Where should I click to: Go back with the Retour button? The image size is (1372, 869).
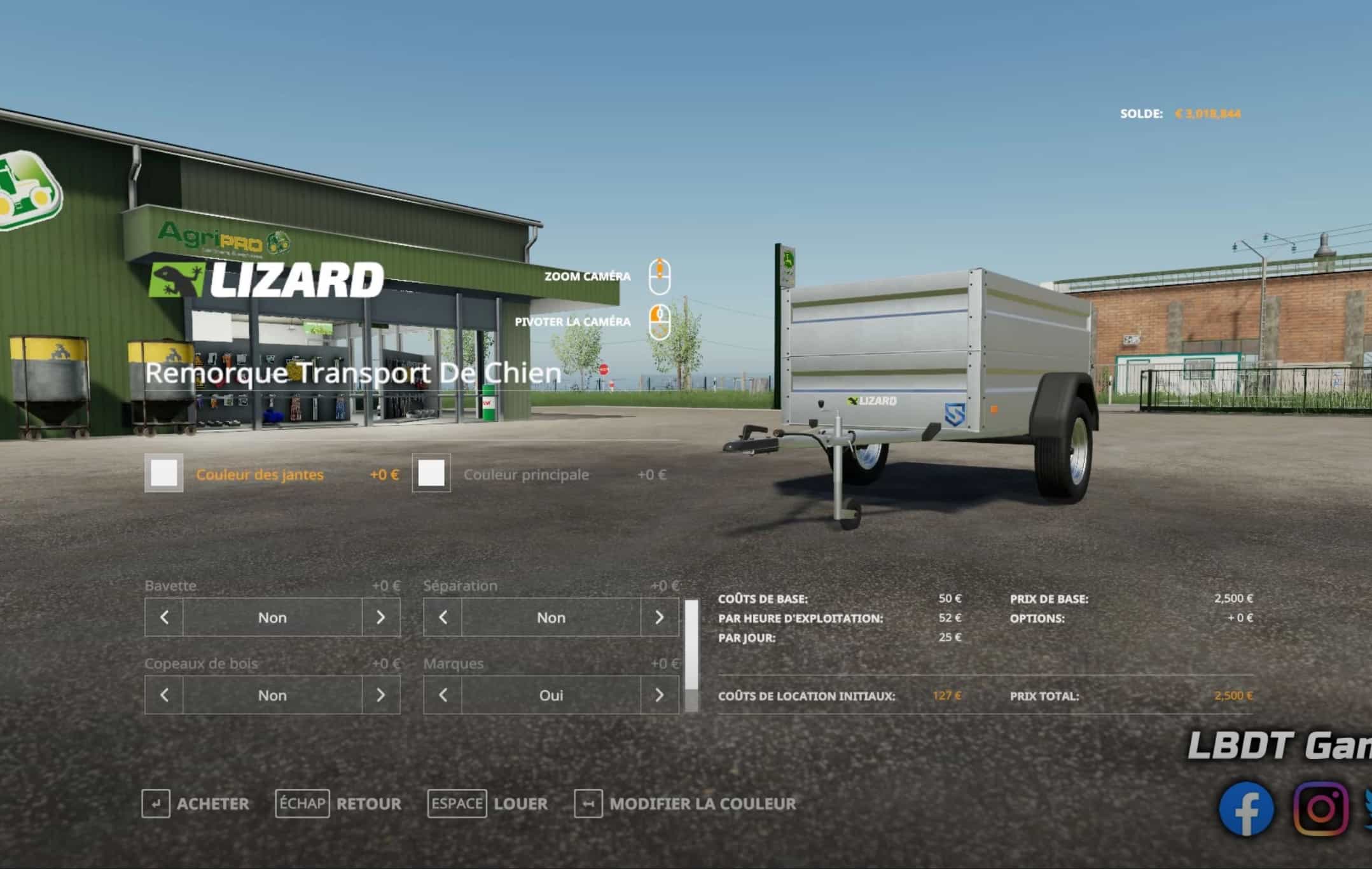[338, 804]
